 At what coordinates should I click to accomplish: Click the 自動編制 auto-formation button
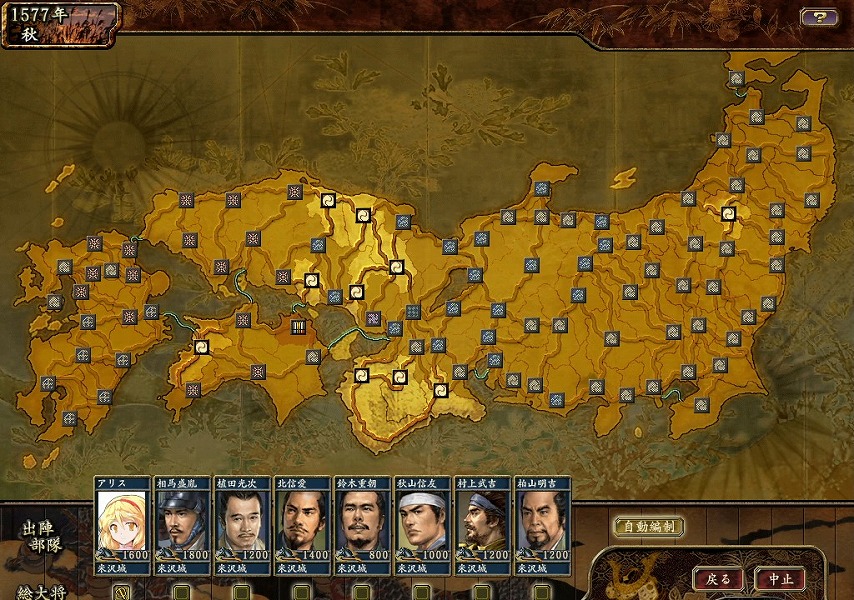point(648,527)
